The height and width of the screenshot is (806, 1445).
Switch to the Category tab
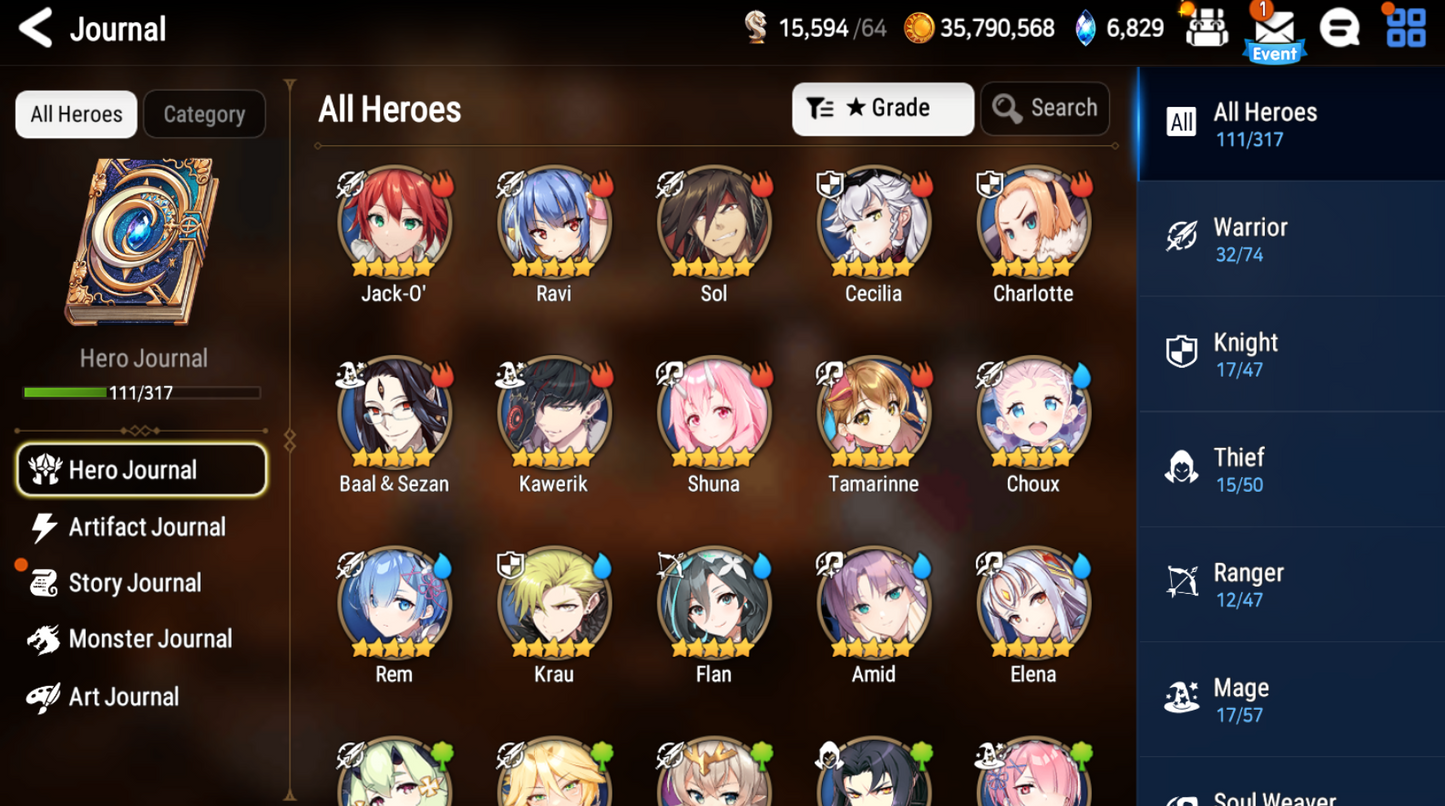click(204, 113)
